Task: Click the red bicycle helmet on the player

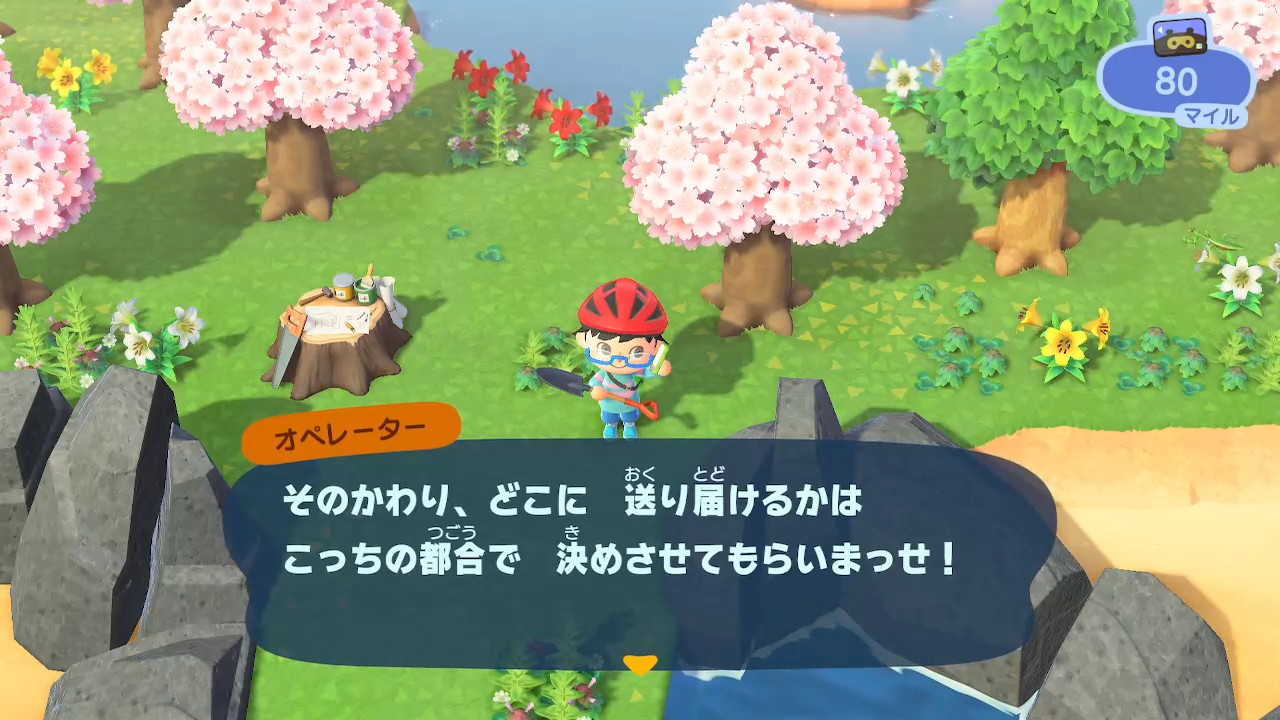Action: click(621, 305)
